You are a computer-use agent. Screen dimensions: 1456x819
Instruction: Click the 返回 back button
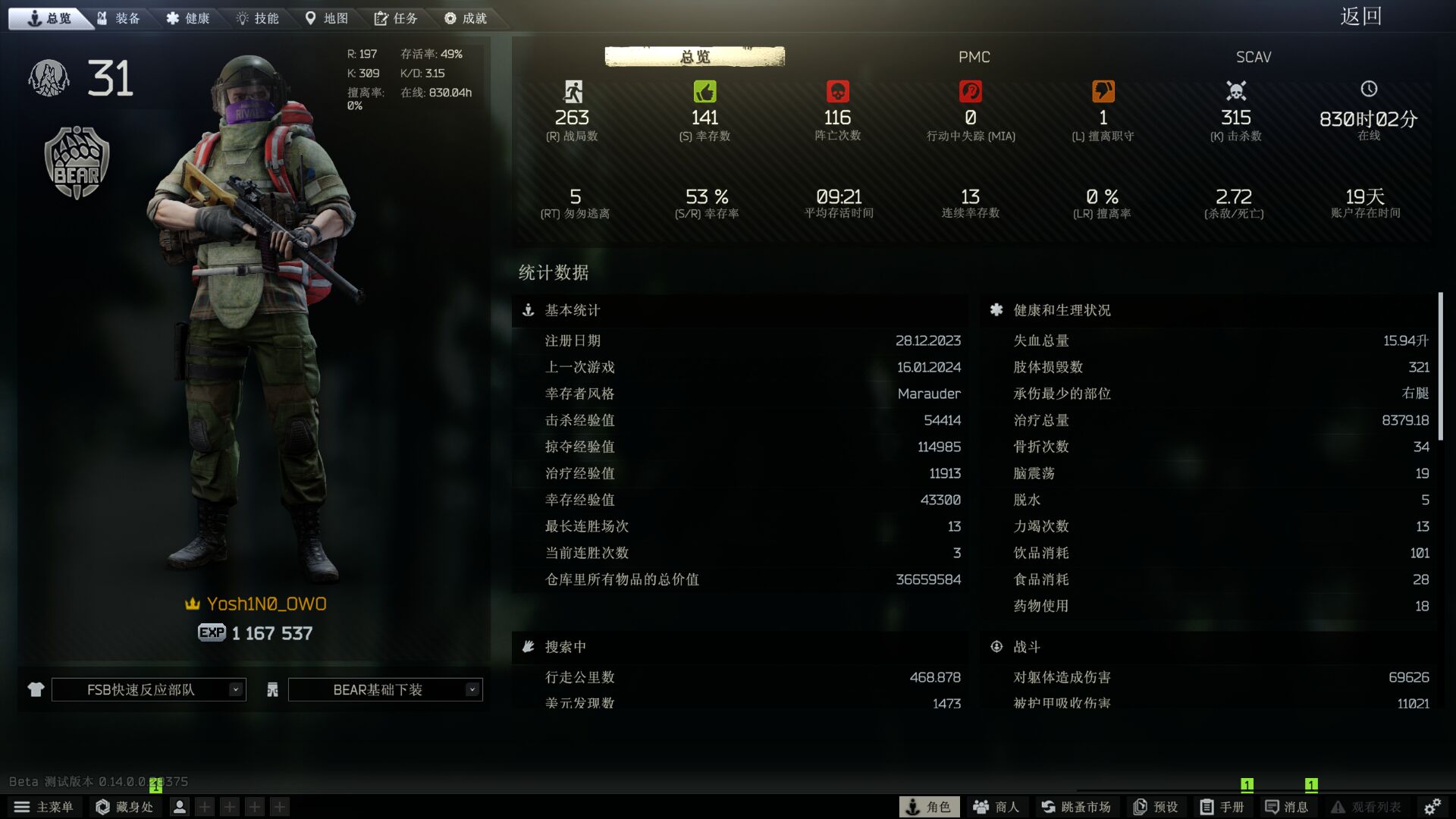coord(1360,17)
